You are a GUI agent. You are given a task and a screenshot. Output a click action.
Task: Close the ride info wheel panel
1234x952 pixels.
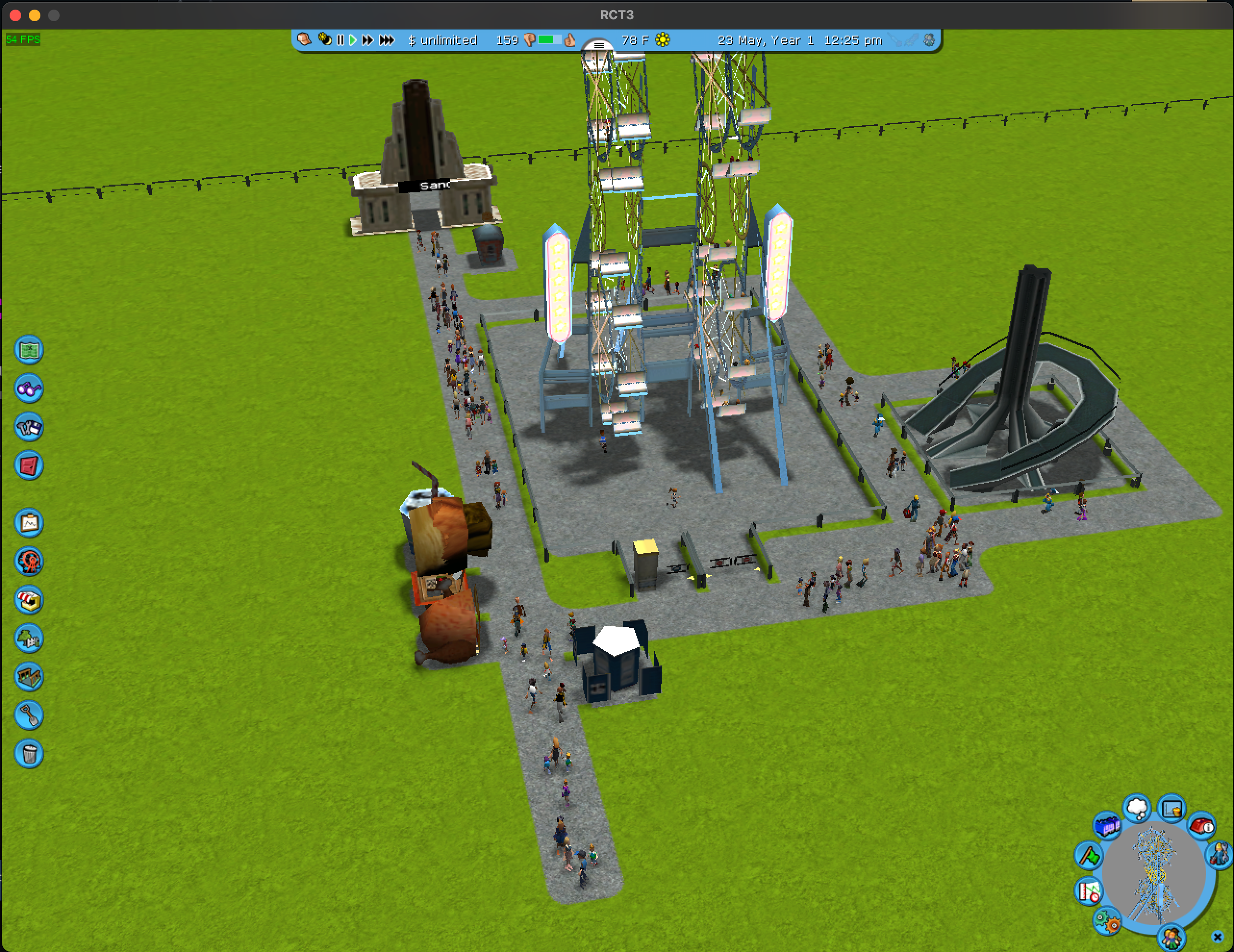click(1218, 937)
